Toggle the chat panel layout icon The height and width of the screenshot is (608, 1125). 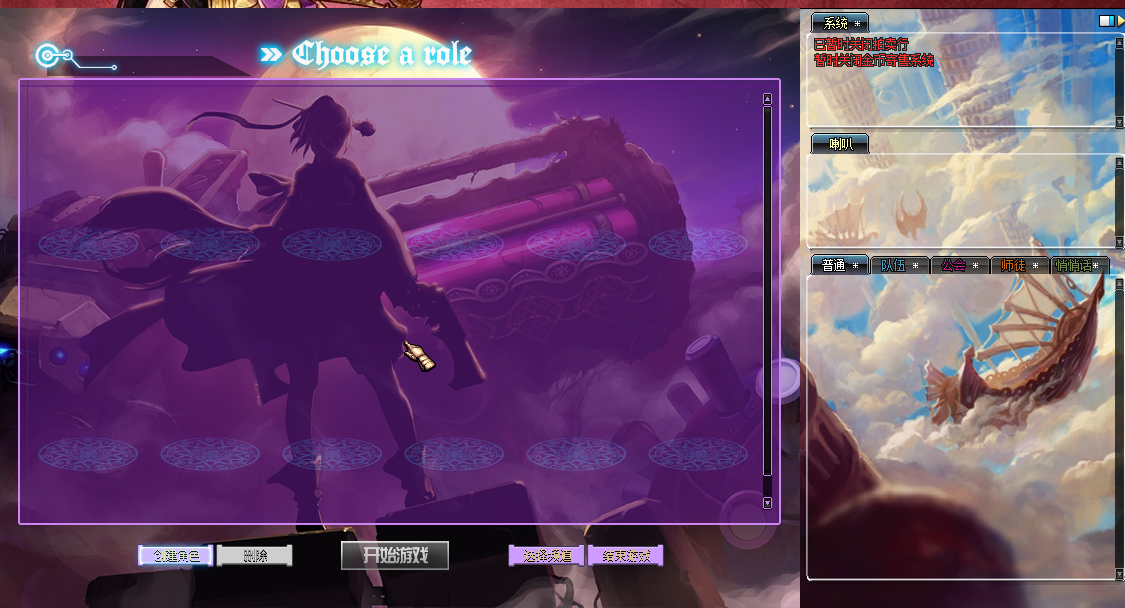[1106, 21]
